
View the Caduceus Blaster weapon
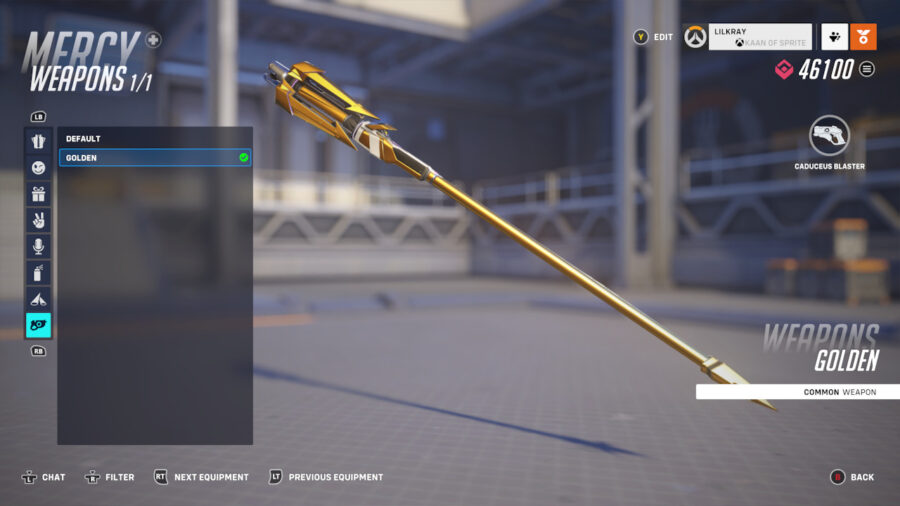(x=829, y=137)
